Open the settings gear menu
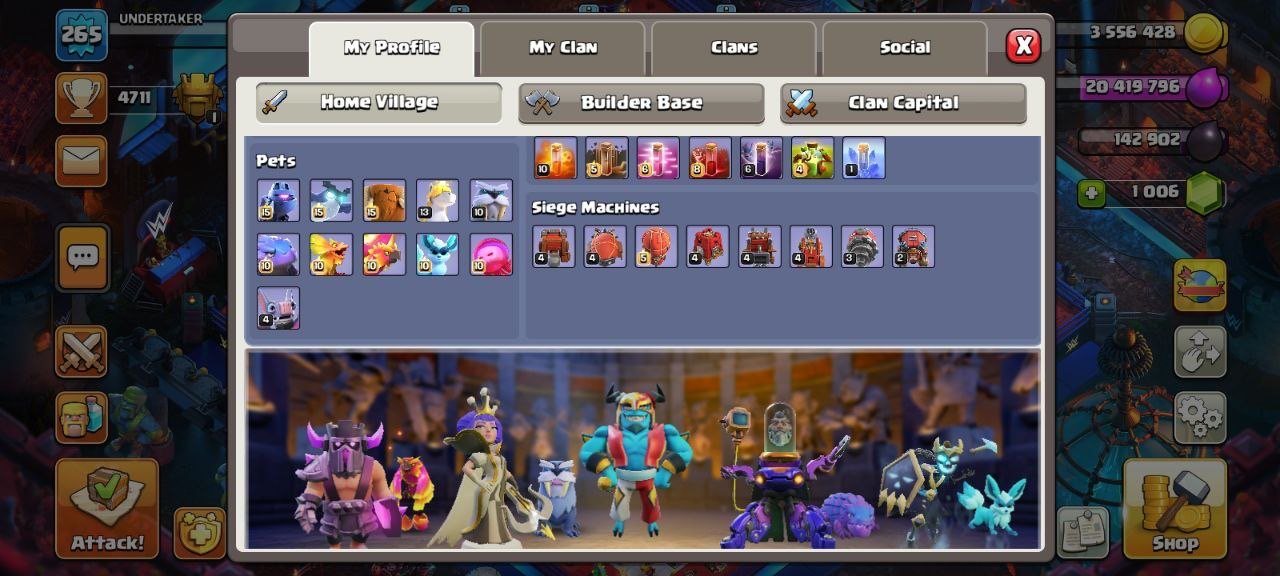This screenshot has width=1280, height=576. tap(1200, 418)
